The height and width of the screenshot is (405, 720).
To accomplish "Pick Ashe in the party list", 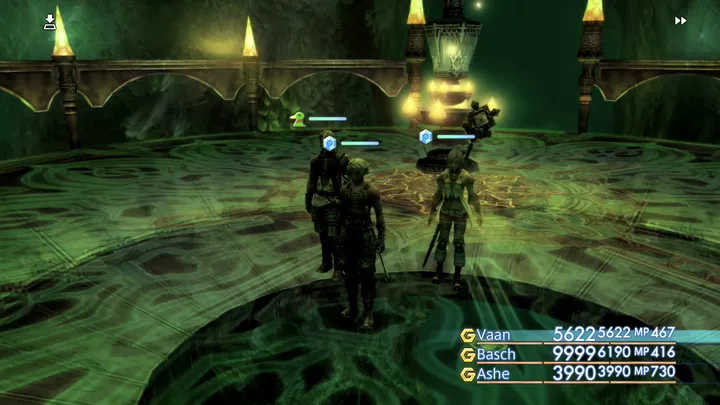I will pos(495,373).
